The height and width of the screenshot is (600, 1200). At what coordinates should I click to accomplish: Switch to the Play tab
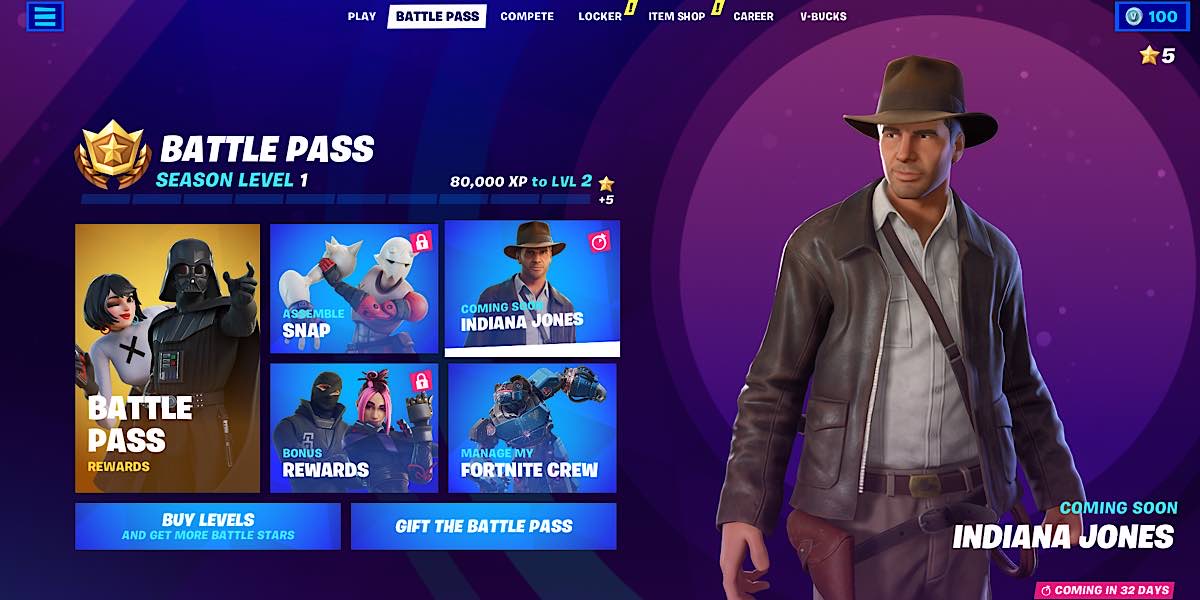click(x=362, y=16)
